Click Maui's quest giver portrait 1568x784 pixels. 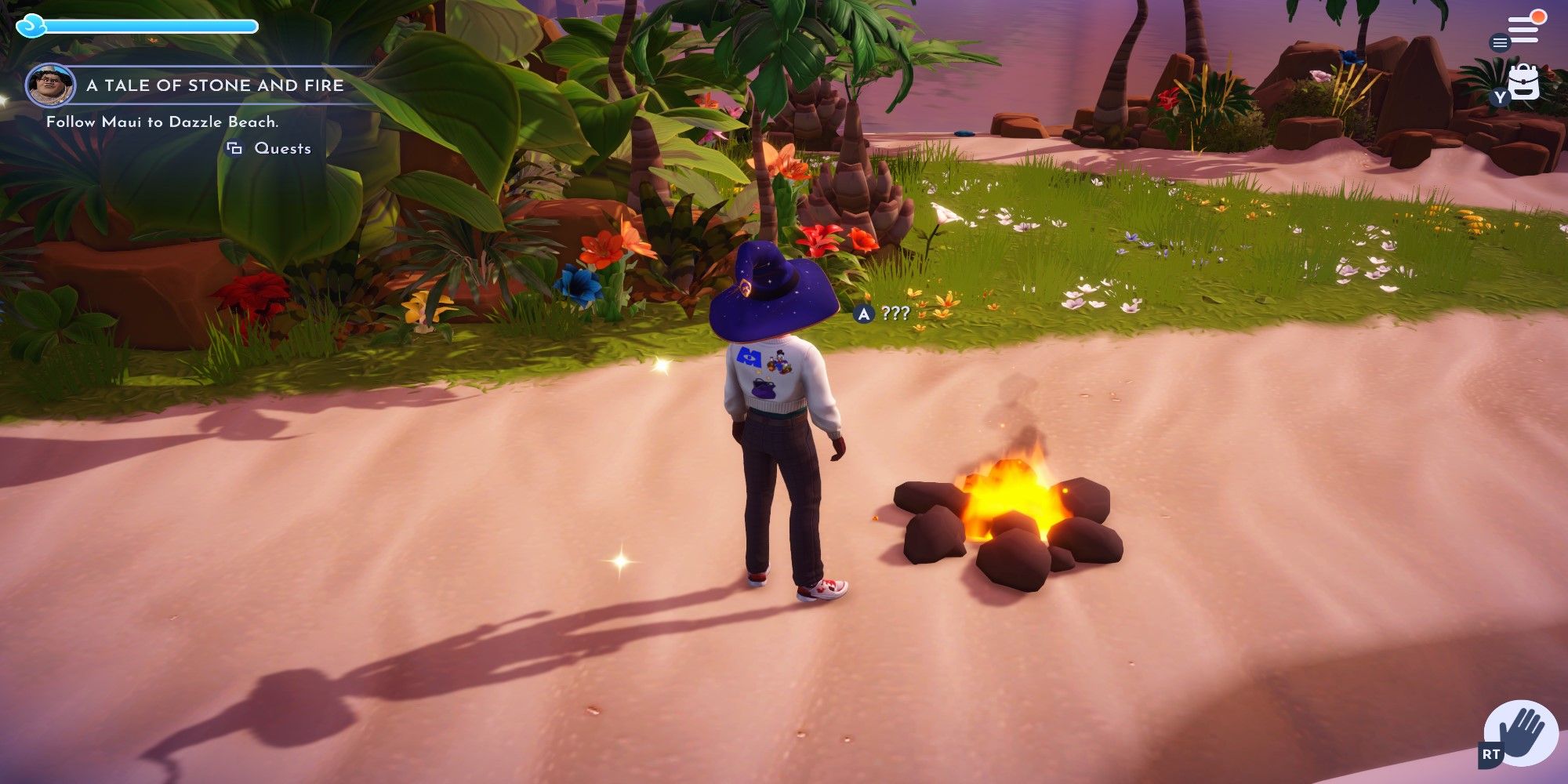pos(49,86)
